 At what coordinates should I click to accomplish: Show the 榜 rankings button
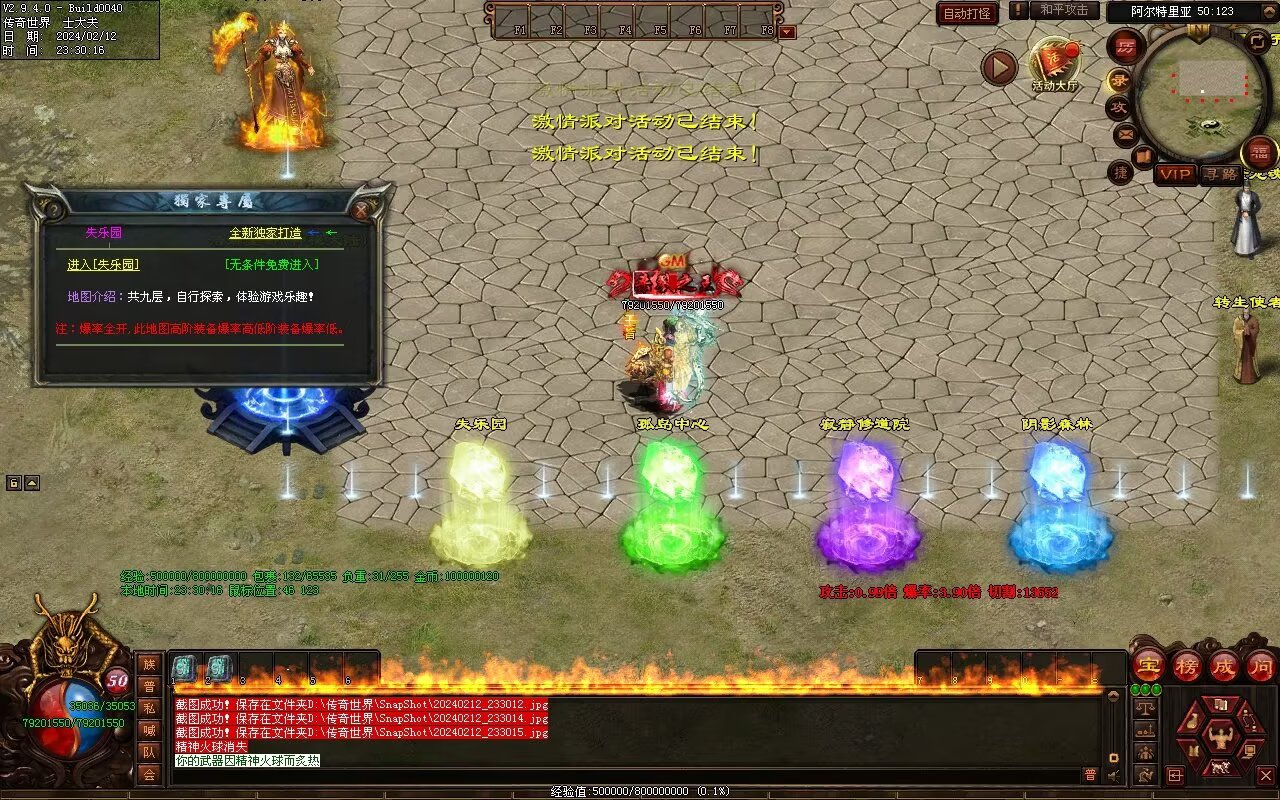[1187, 665]
